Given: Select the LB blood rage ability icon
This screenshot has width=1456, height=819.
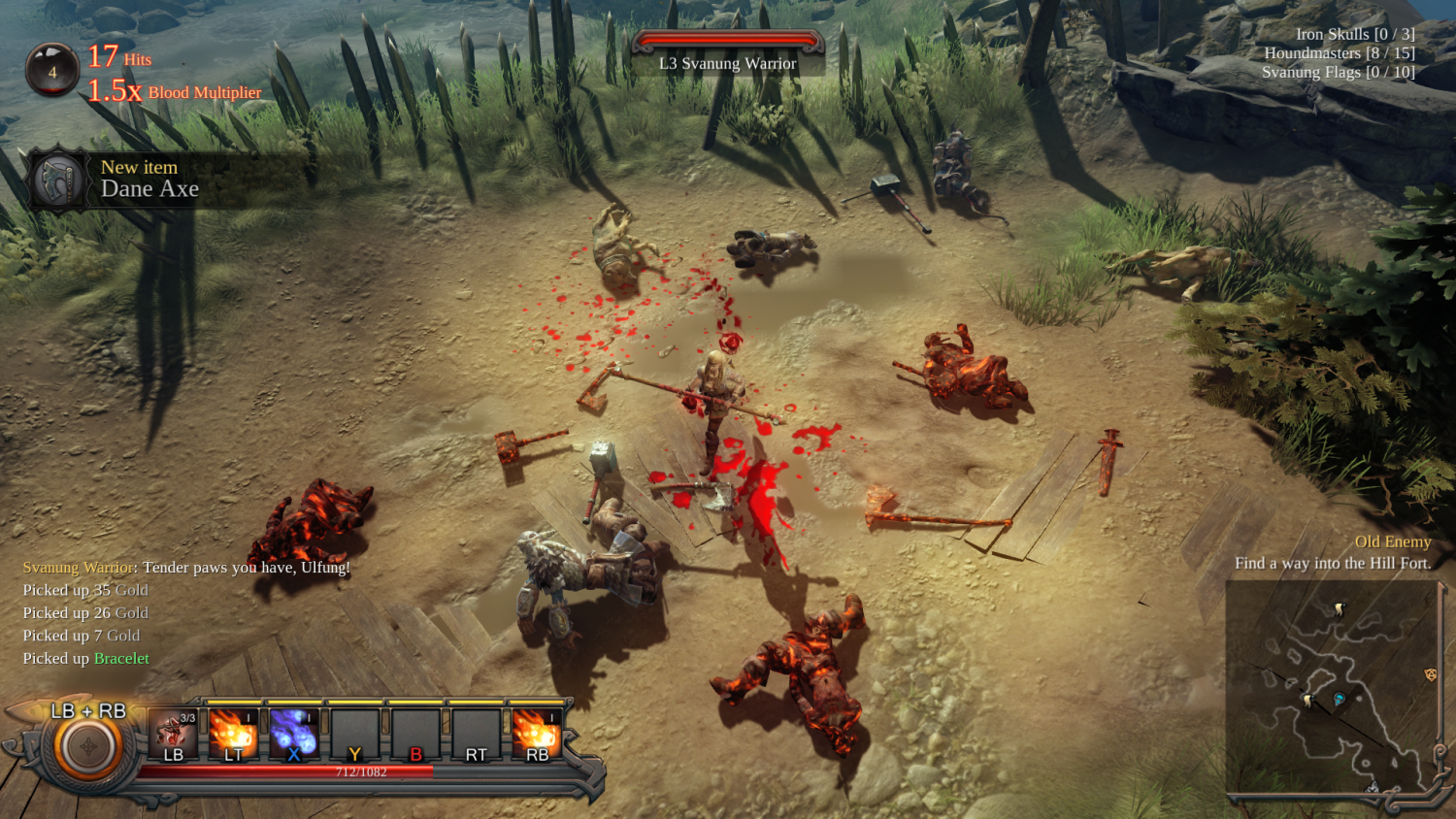Looking at the screenshot, I should (175, 731).
